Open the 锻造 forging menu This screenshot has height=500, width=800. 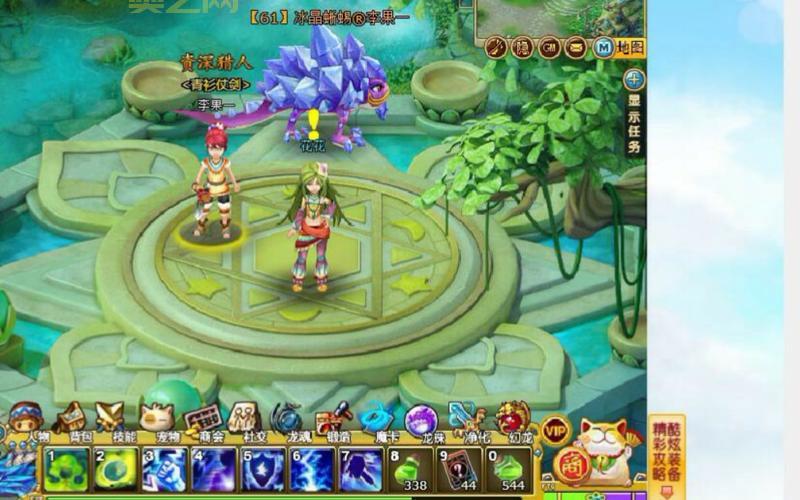tap(332, 418)
